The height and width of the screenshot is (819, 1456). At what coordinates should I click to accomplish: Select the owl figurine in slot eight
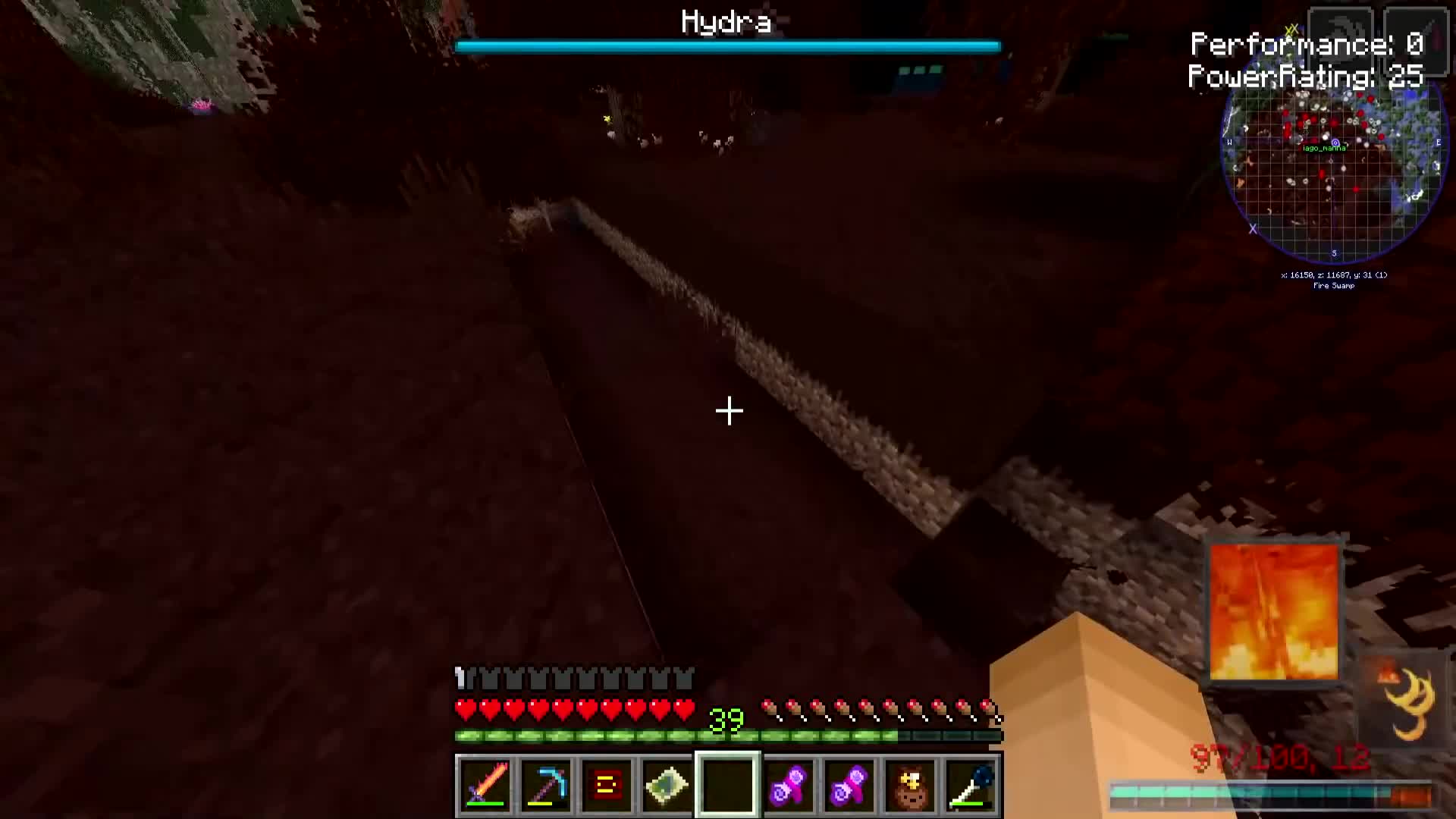pos(910,785)
